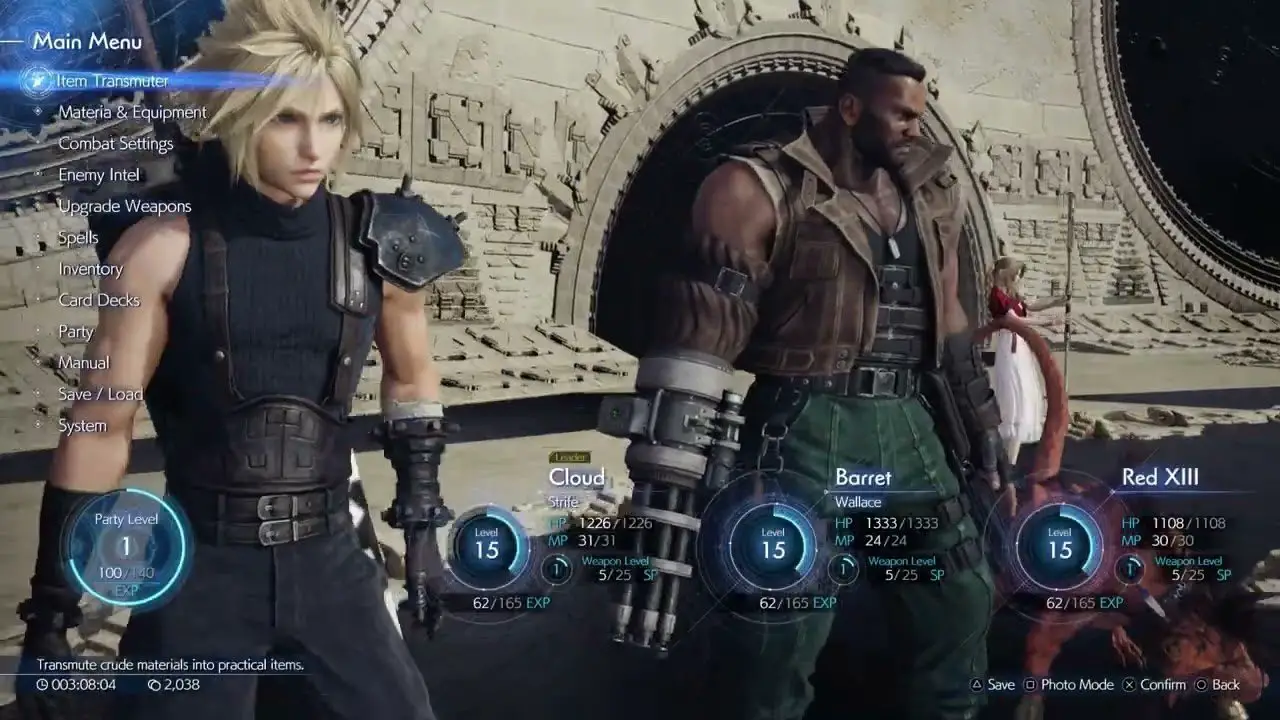This screenshot has height=720, width=1280.
Task: Open the Upgrade Weapons menu
Action: 124,207
